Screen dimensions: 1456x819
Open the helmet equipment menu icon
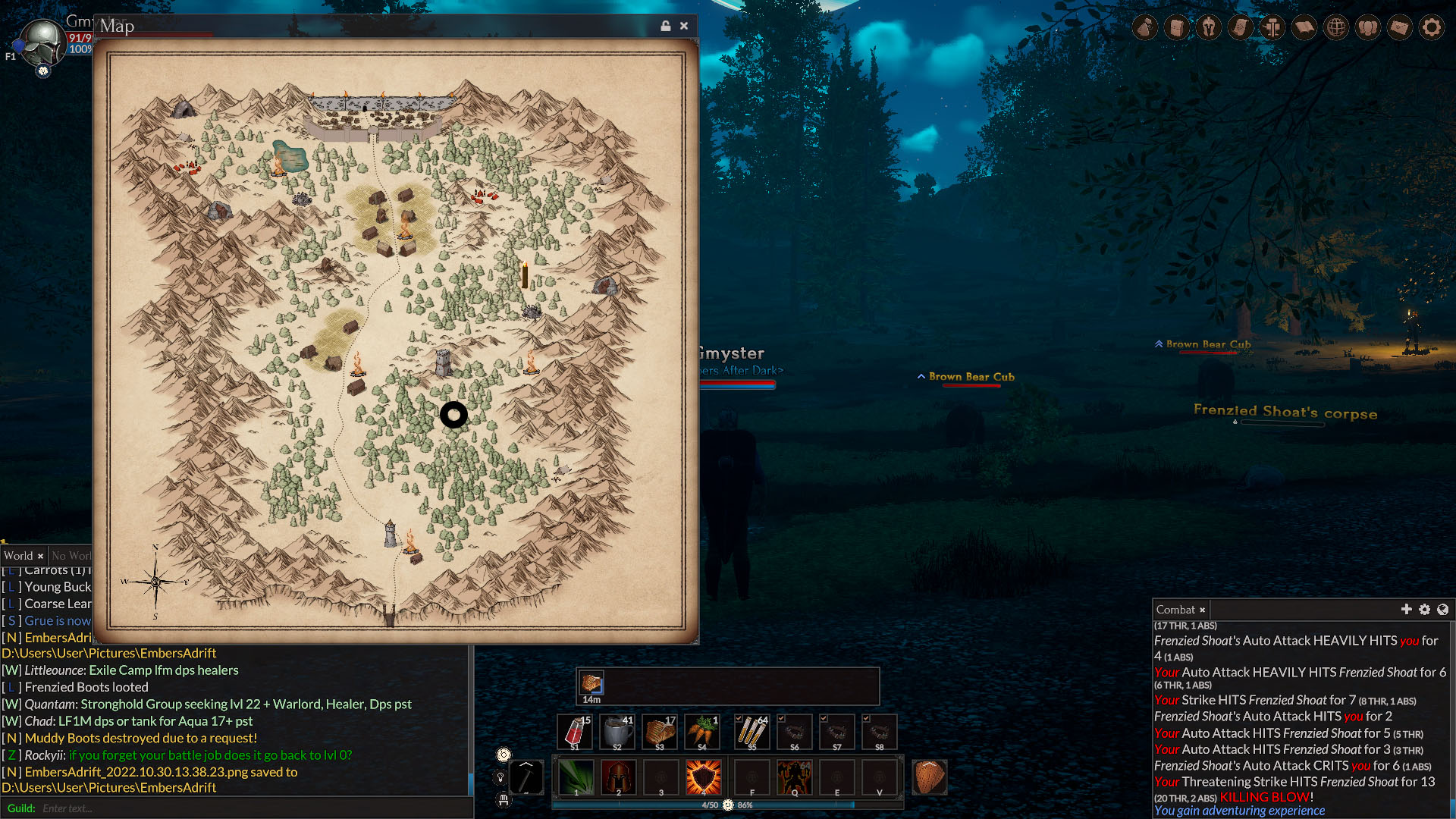pos(1209,28)
